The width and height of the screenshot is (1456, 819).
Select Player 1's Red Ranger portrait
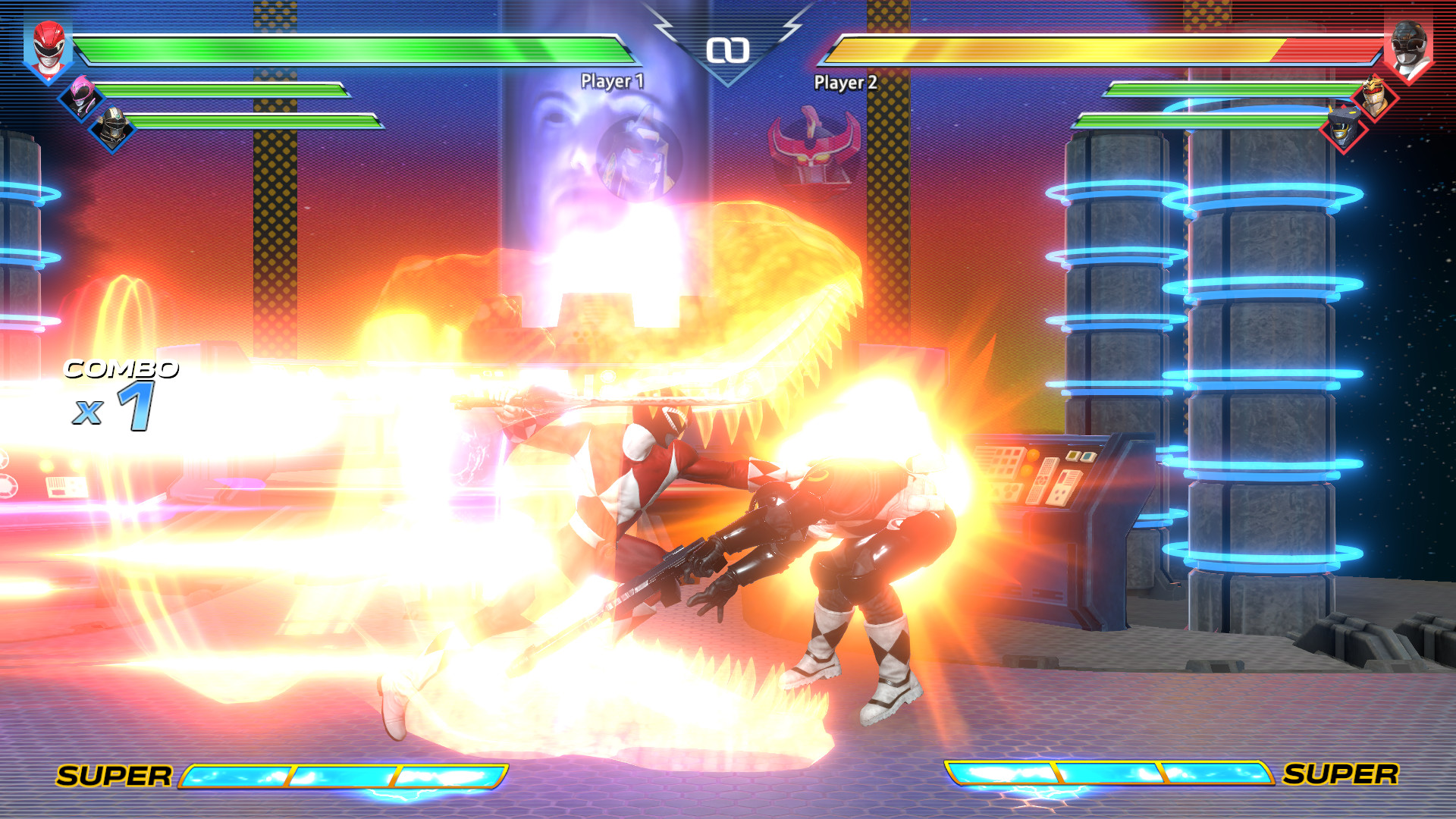coord(48,49)
